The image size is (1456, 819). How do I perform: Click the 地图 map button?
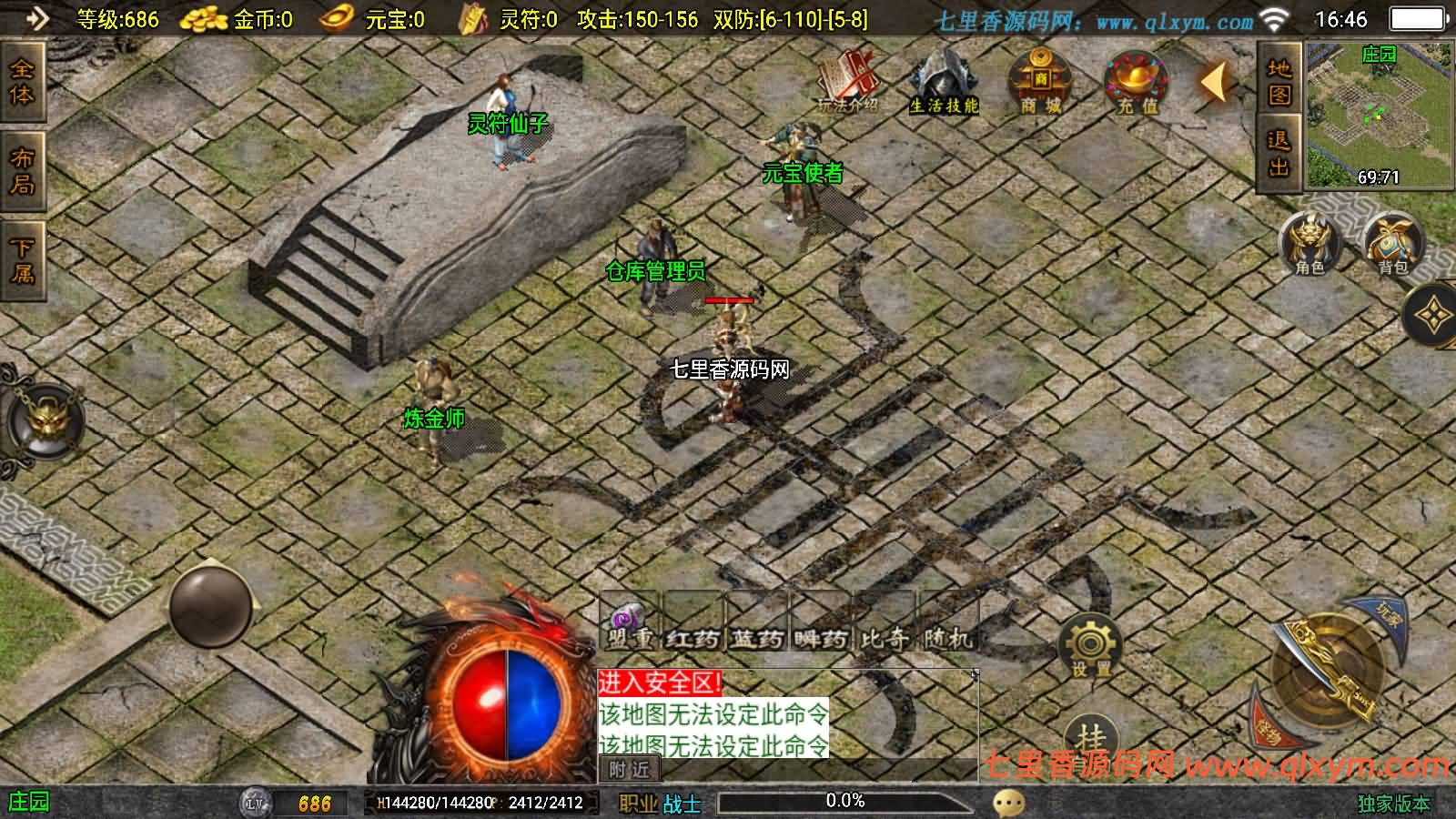point(1279,81)
